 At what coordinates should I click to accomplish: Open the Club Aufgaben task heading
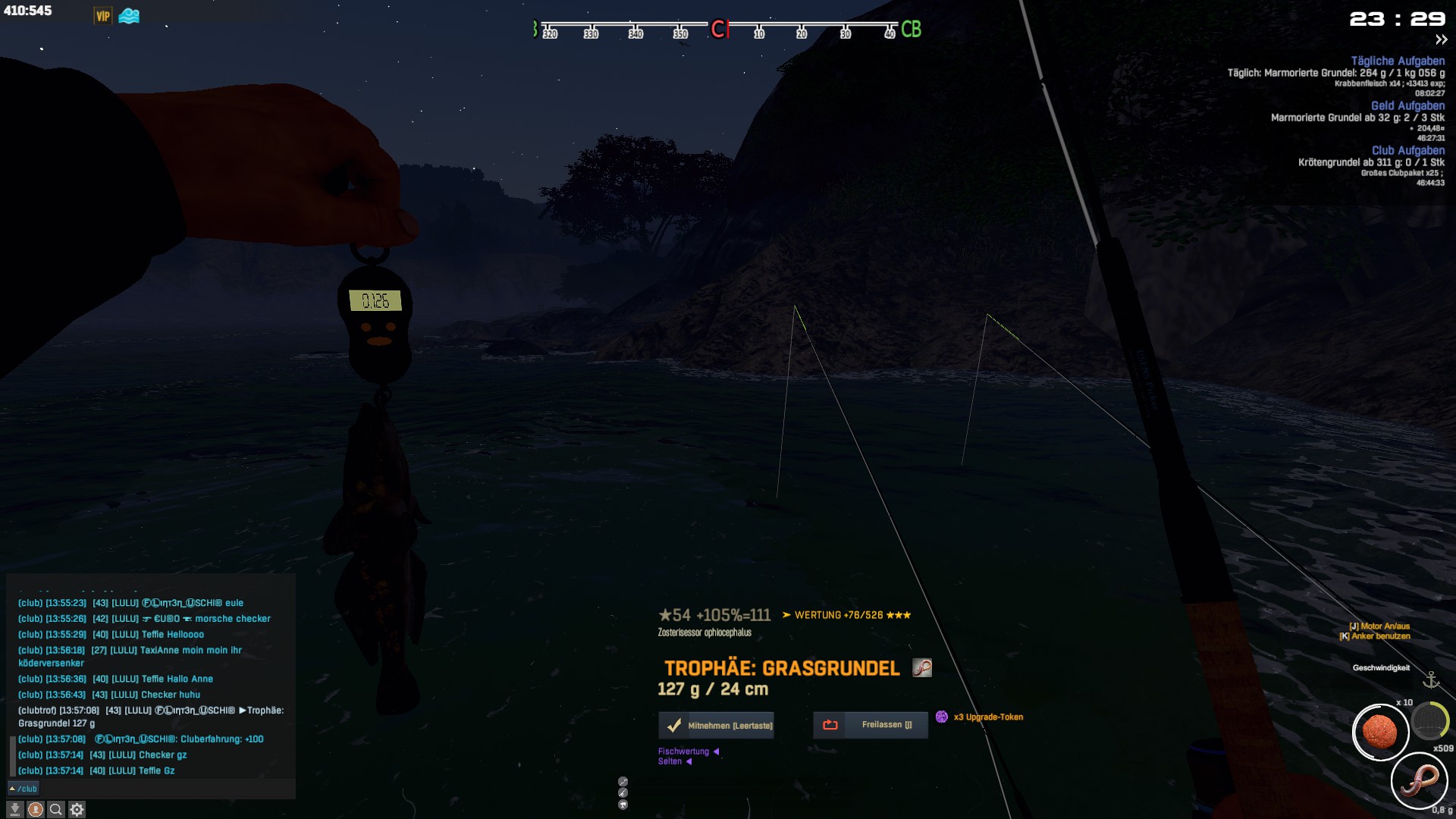tap(1407, 150)
